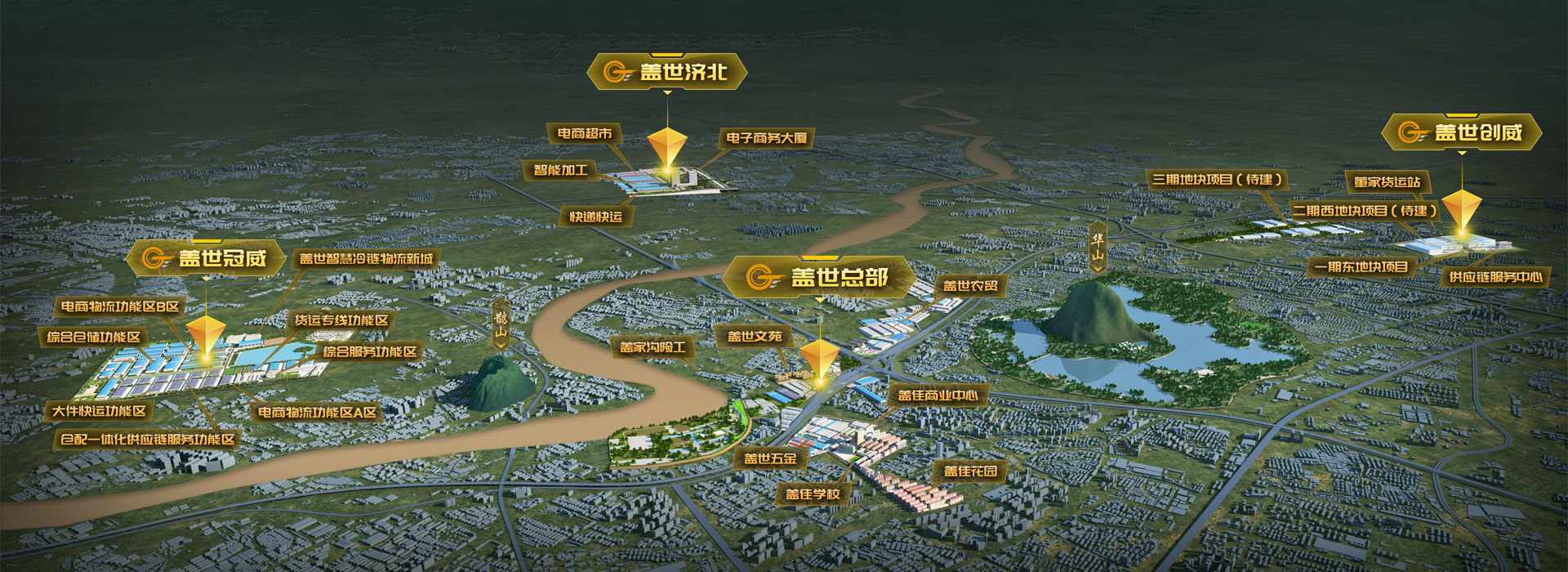
Task: Choose the 快递快运 map label
Action: [x=596, y=217]
